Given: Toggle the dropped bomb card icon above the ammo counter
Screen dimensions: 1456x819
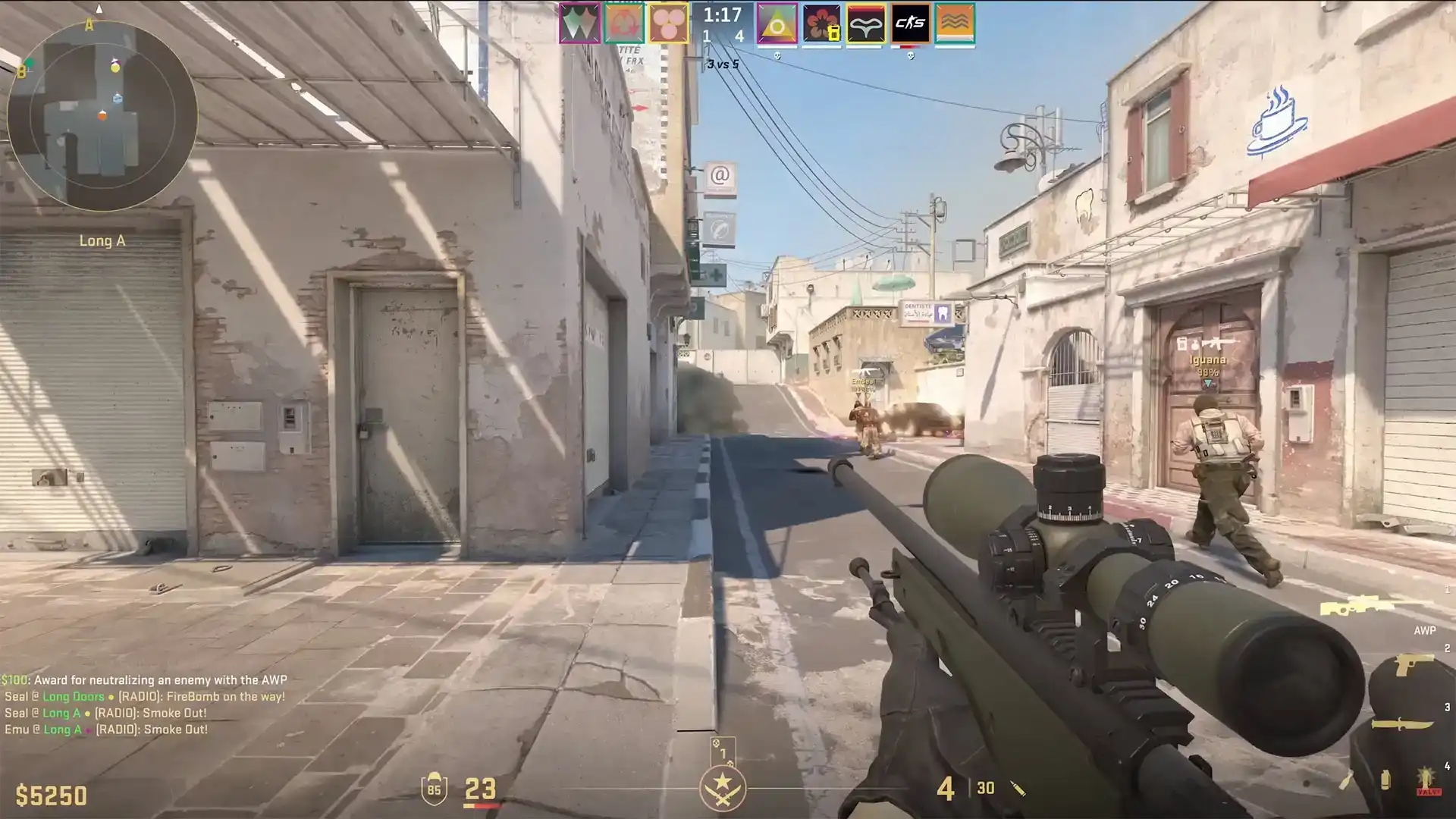Looking at the screenshot, I should tap(722, 750).
